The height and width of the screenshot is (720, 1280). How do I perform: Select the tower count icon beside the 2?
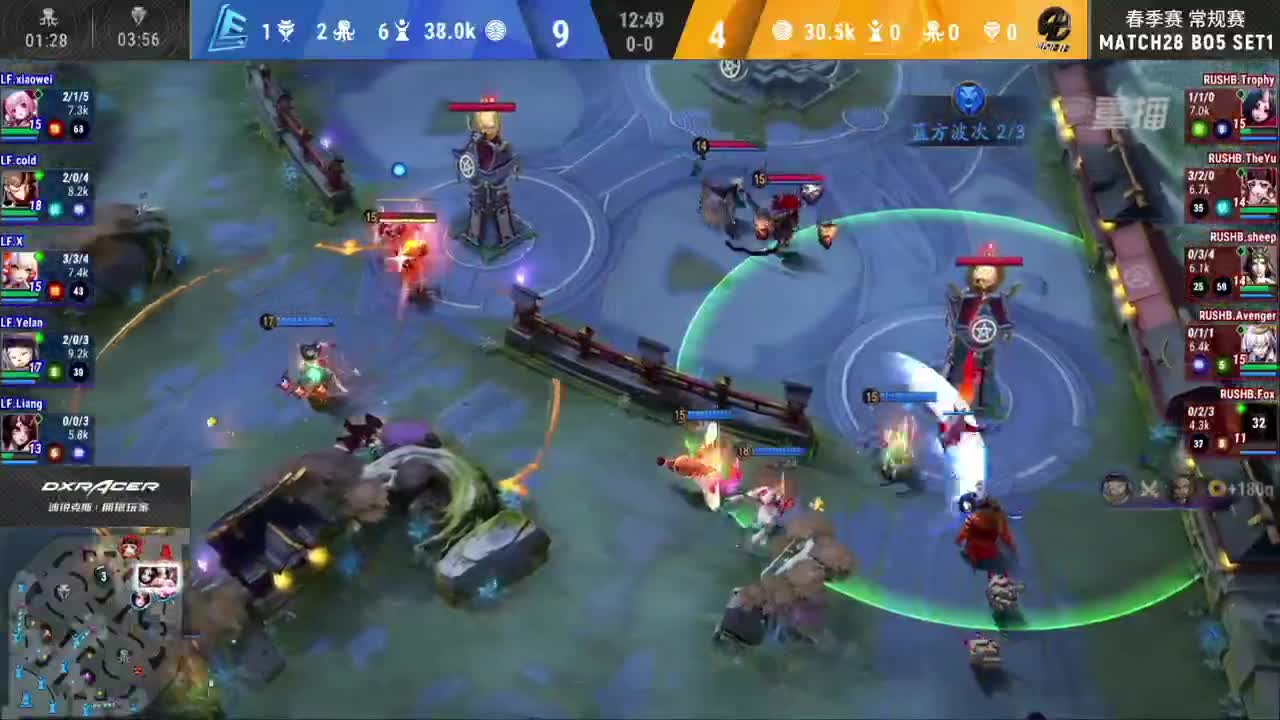[341, 30]
